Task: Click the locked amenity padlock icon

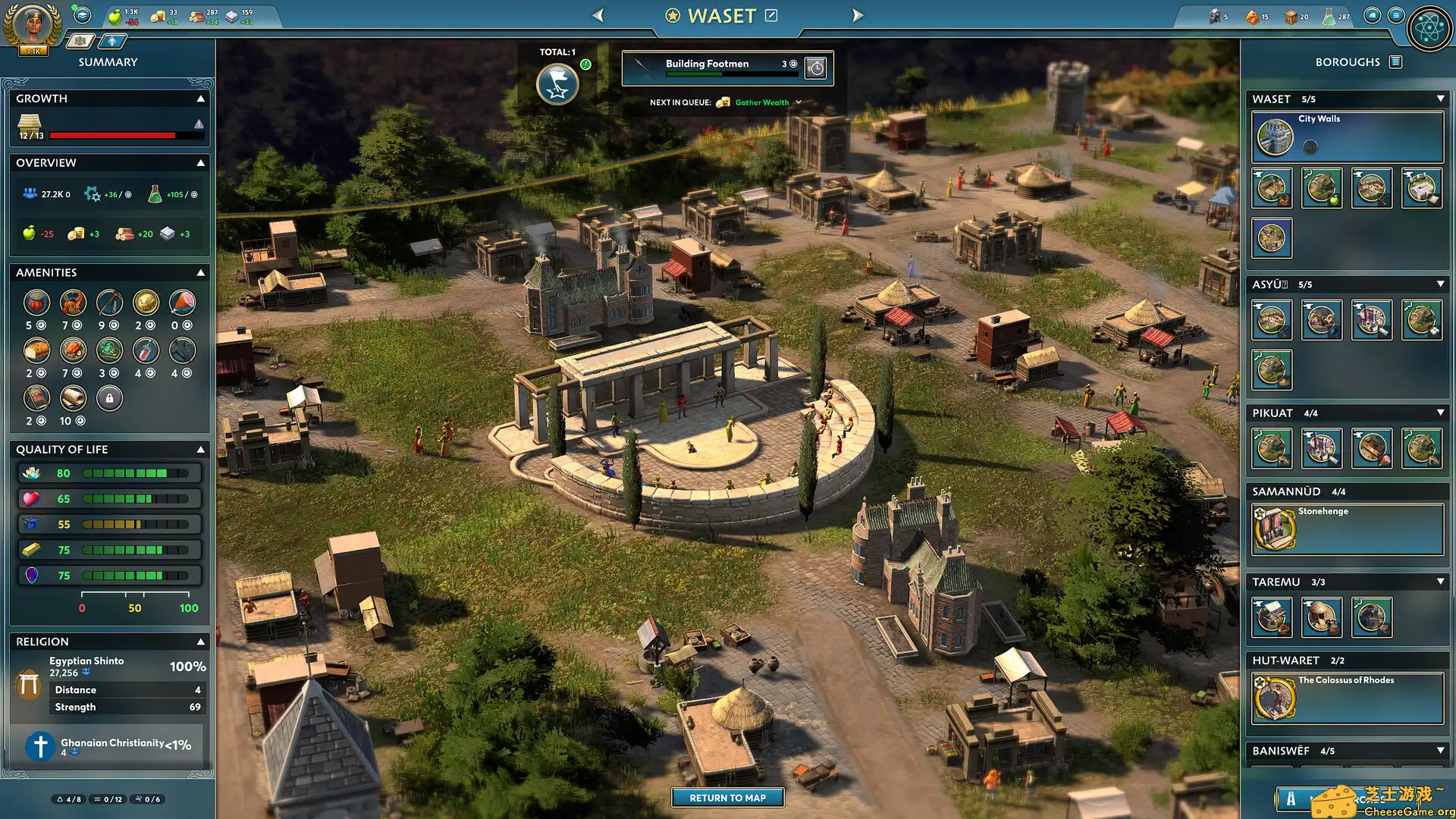Action: pos(109,398)
